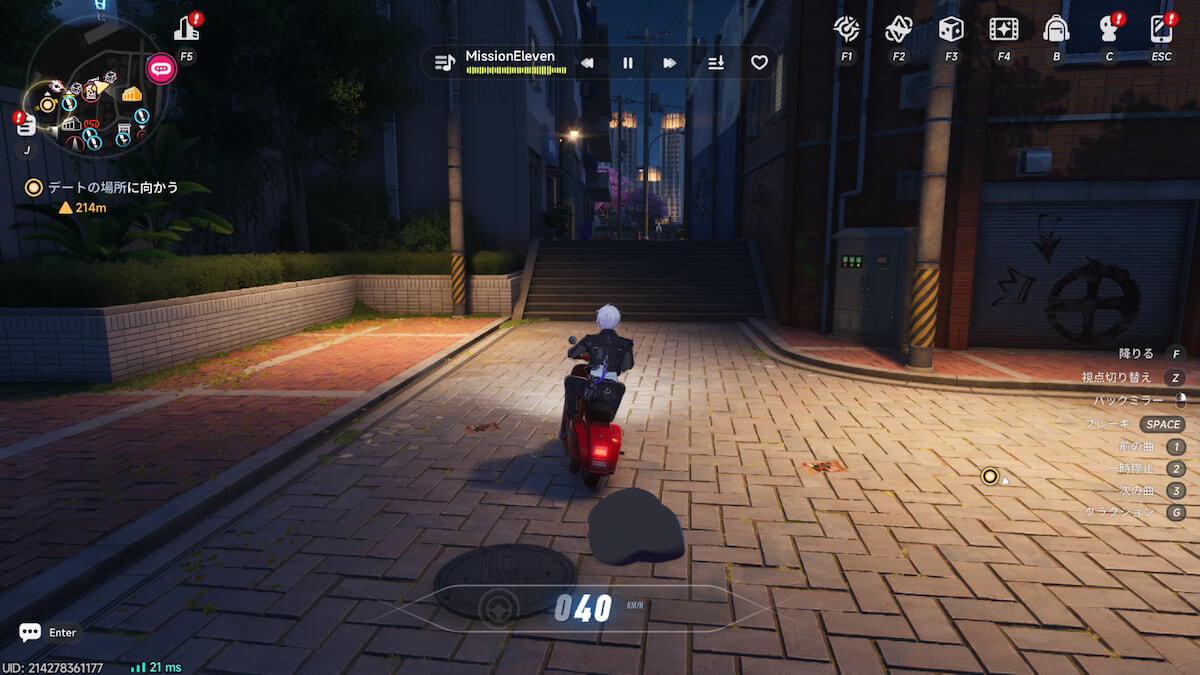Image resolution: width=1200 pixels, height=675 pixels.
Task: Open the character menu icon
Action: (x=1108, y=29)
